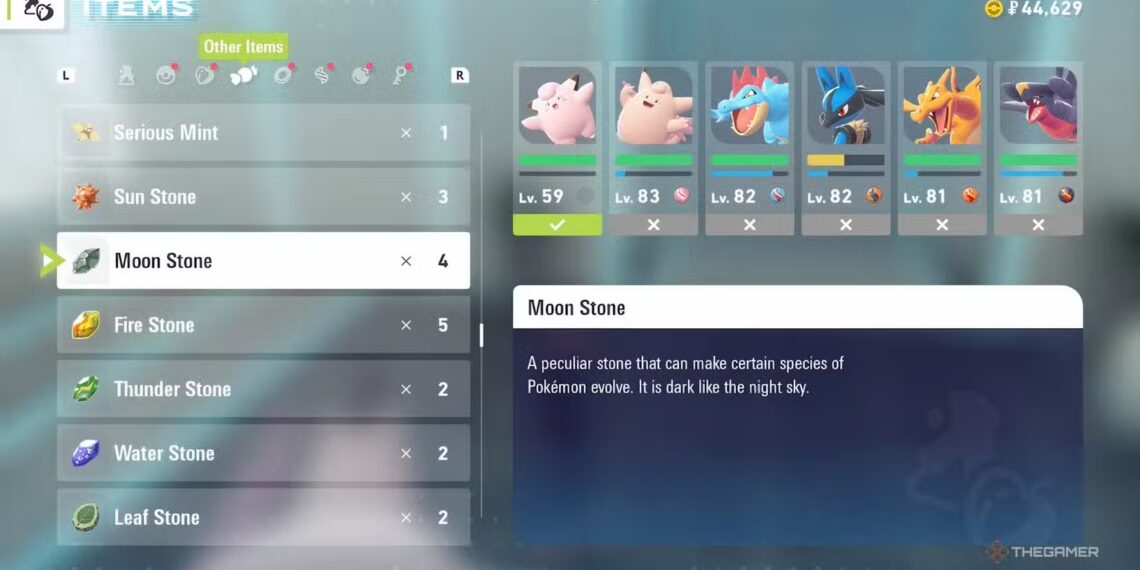
Task: Switch to the key items tab
Action: 400,75
